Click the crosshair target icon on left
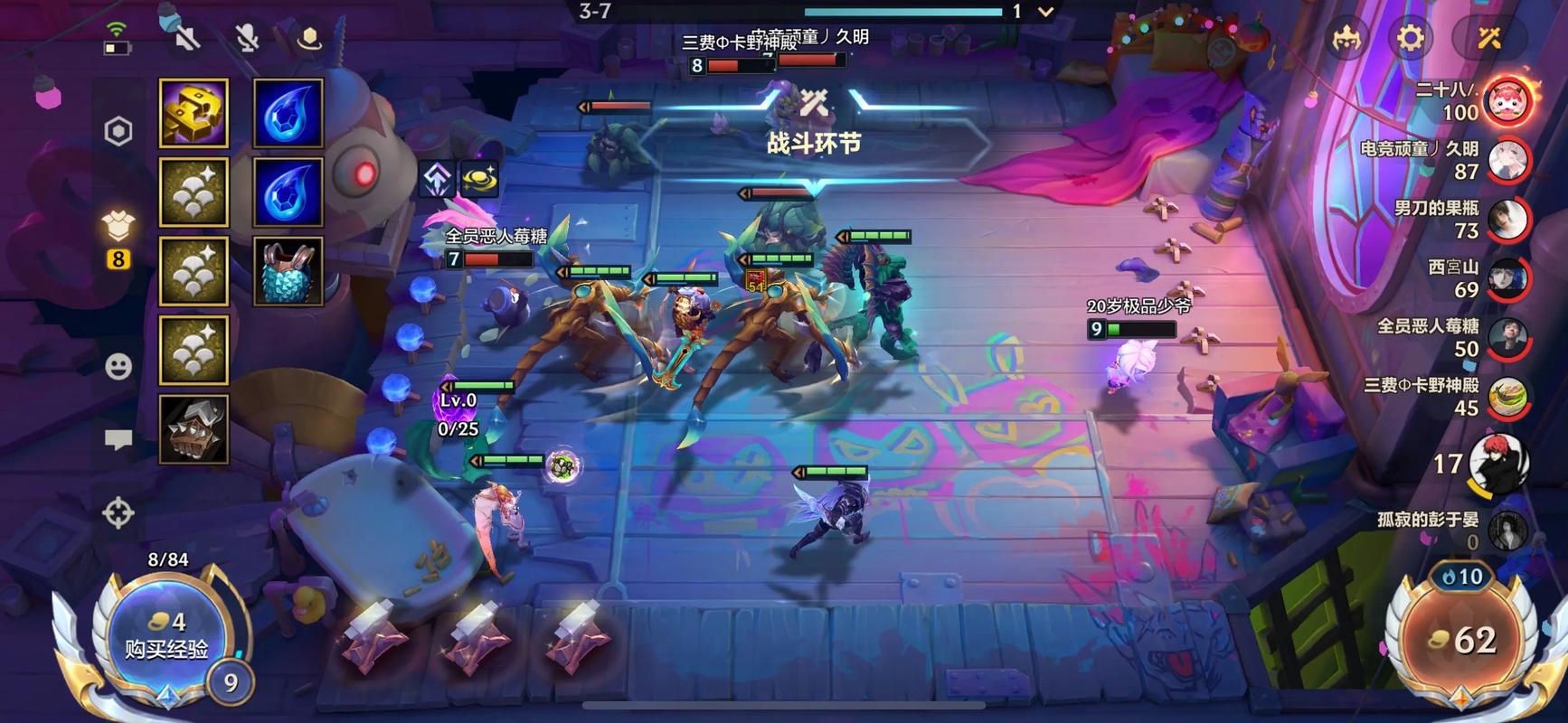This screenshot has width=1568, height=723. pos(118,512)
